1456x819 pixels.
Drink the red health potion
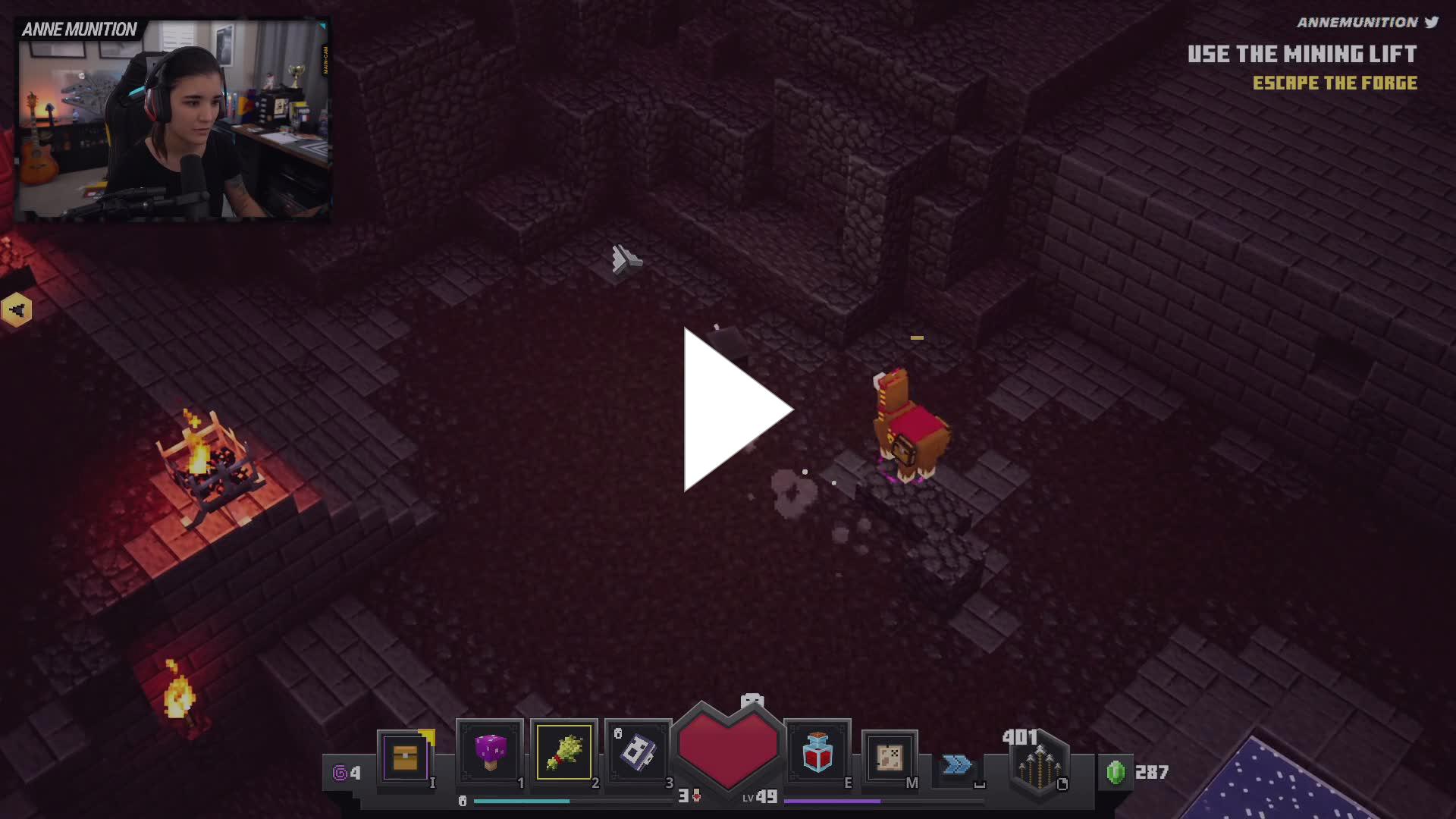(x=817, y=752)
